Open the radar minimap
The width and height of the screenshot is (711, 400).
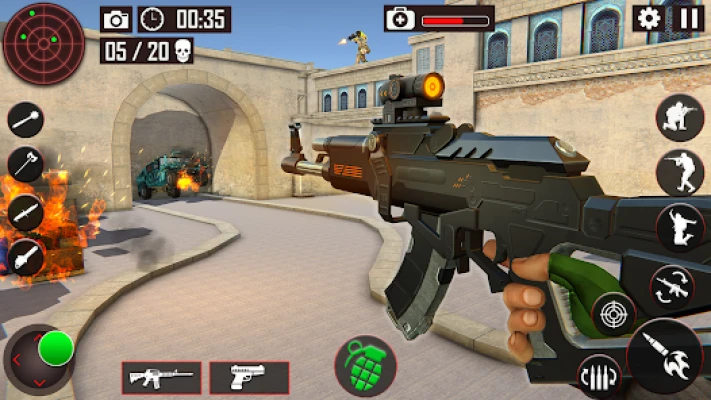[x=43, y=43]
